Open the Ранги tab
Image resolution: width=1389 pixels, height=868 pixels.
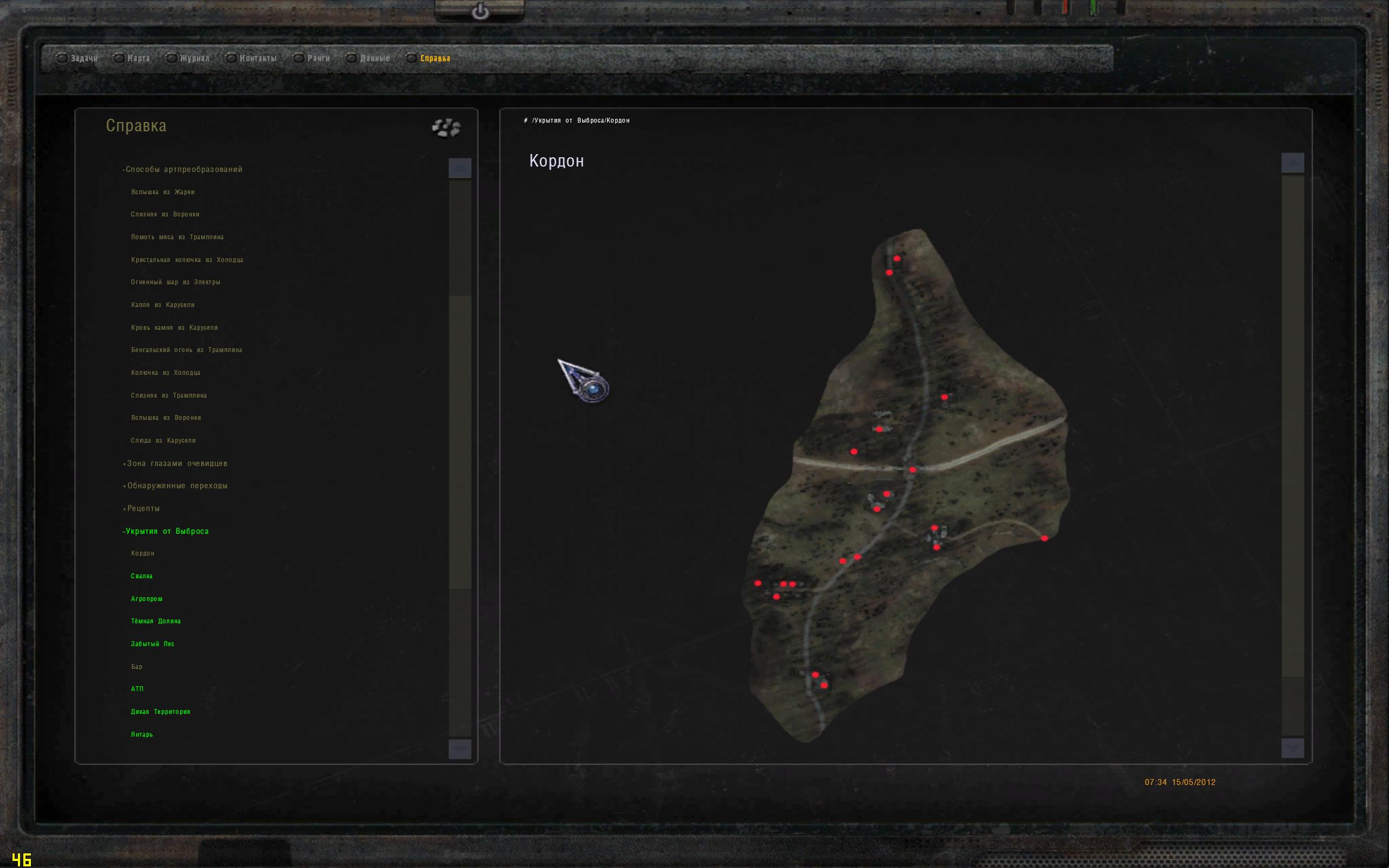click(318, 59)
